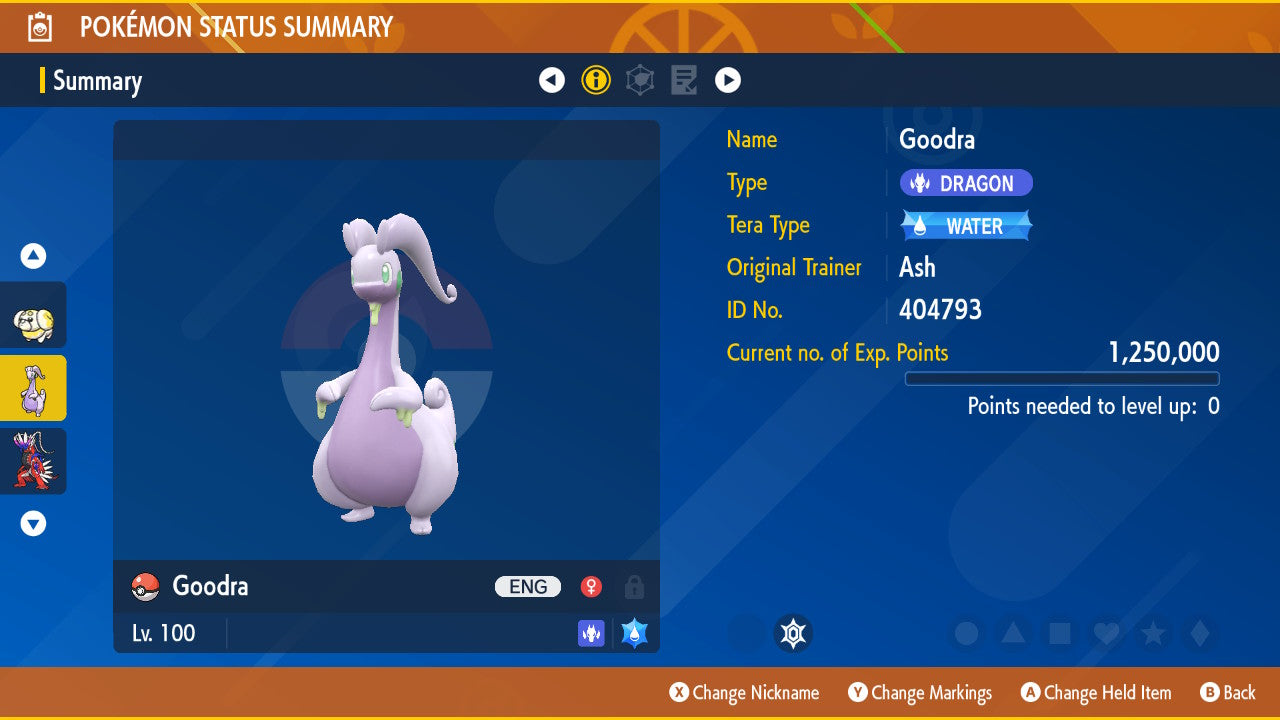Select the Koraidon thumbnail in the sidebar

click(x=32, y=459)
